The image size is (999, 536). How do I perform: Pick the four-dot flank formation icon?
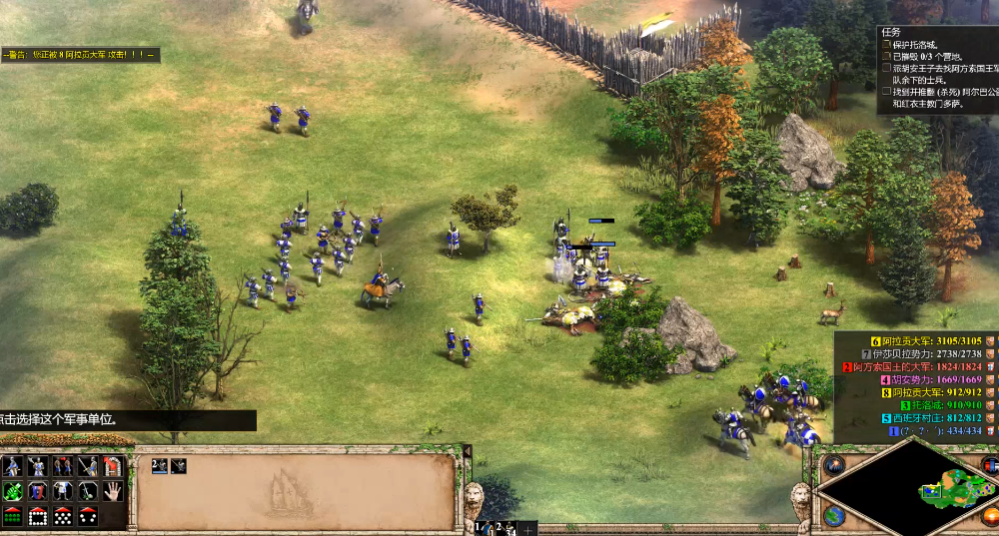tap(88, 516)
